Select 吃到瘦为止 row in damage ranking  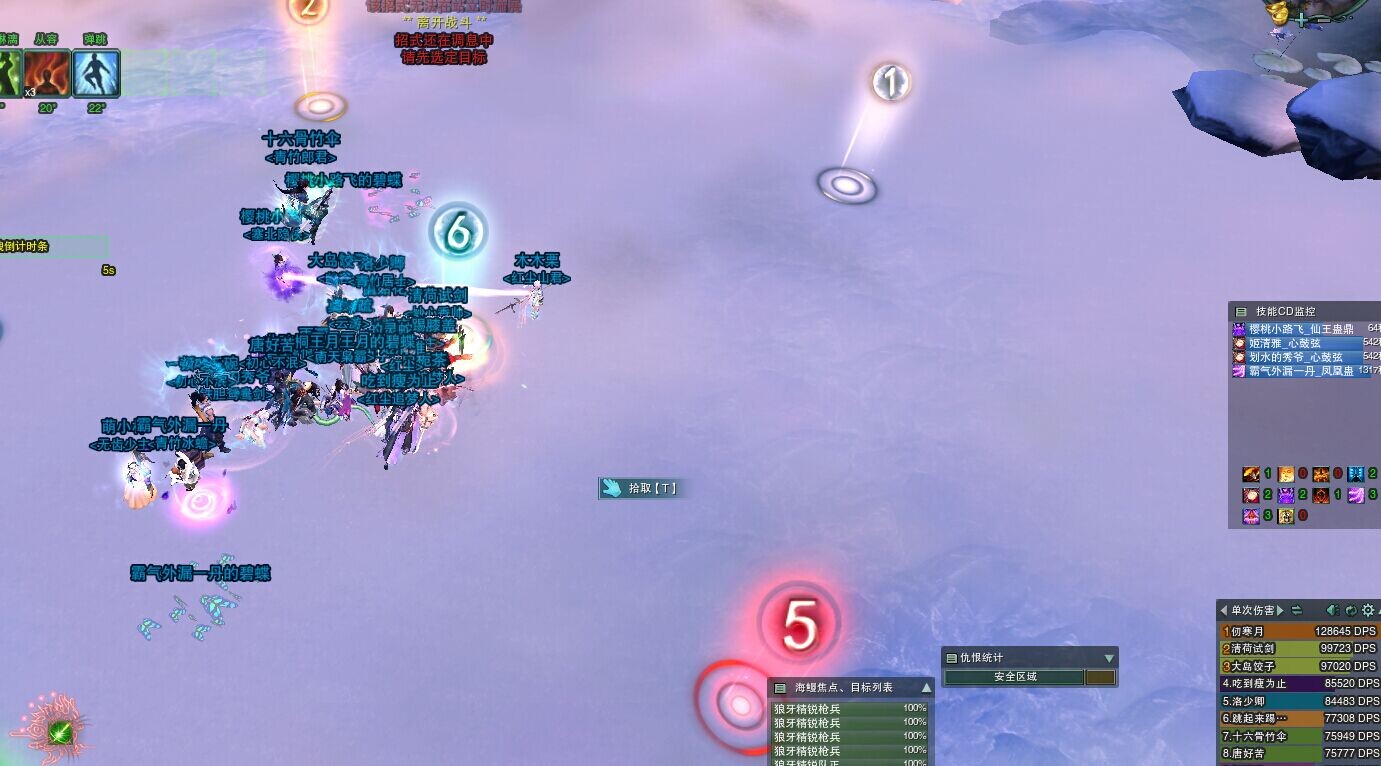pyautogui.click(x=1299, y=684)
